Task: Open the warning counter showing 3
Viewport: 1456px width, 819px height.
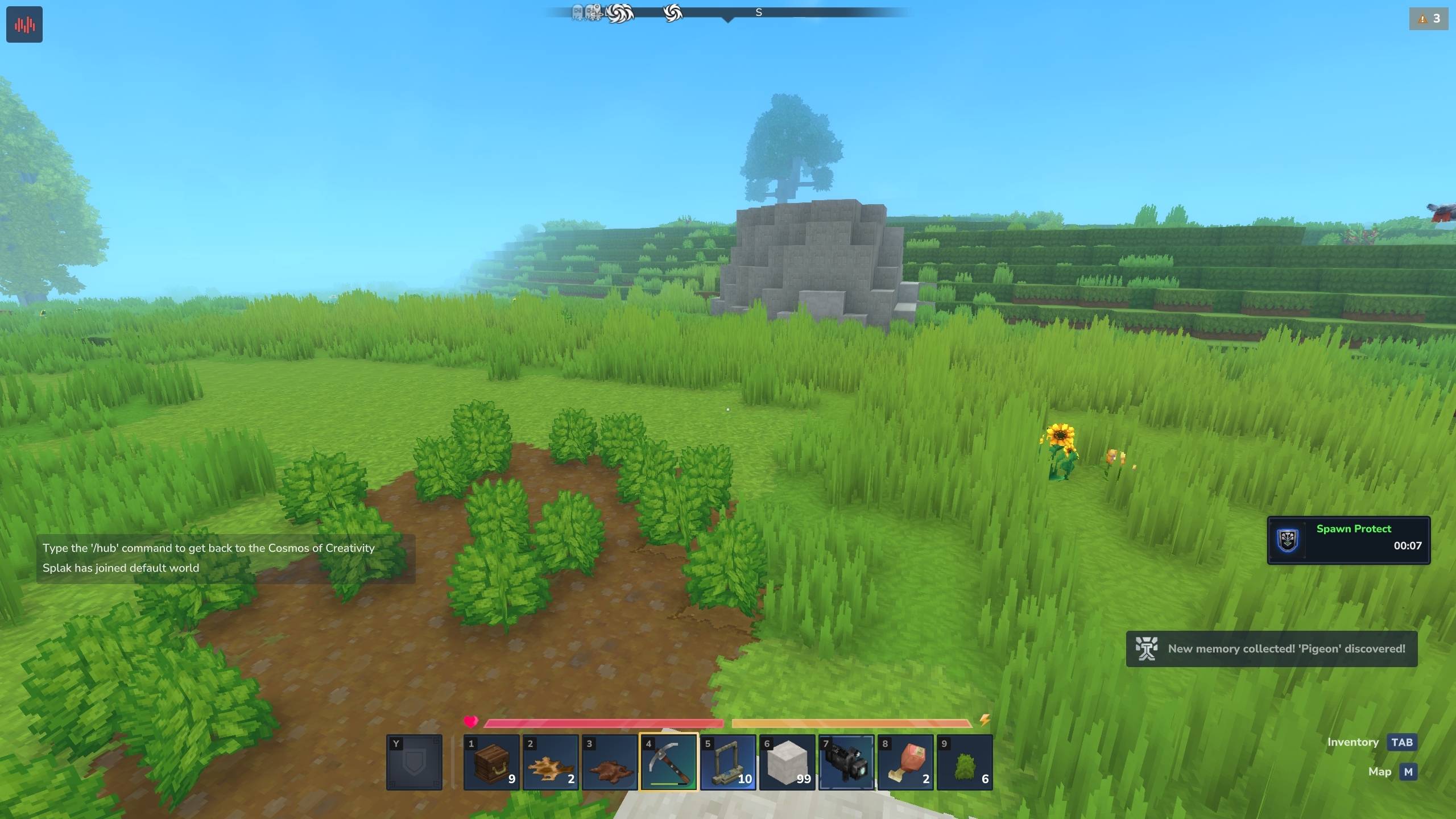Action: [x=1429, y=19]
